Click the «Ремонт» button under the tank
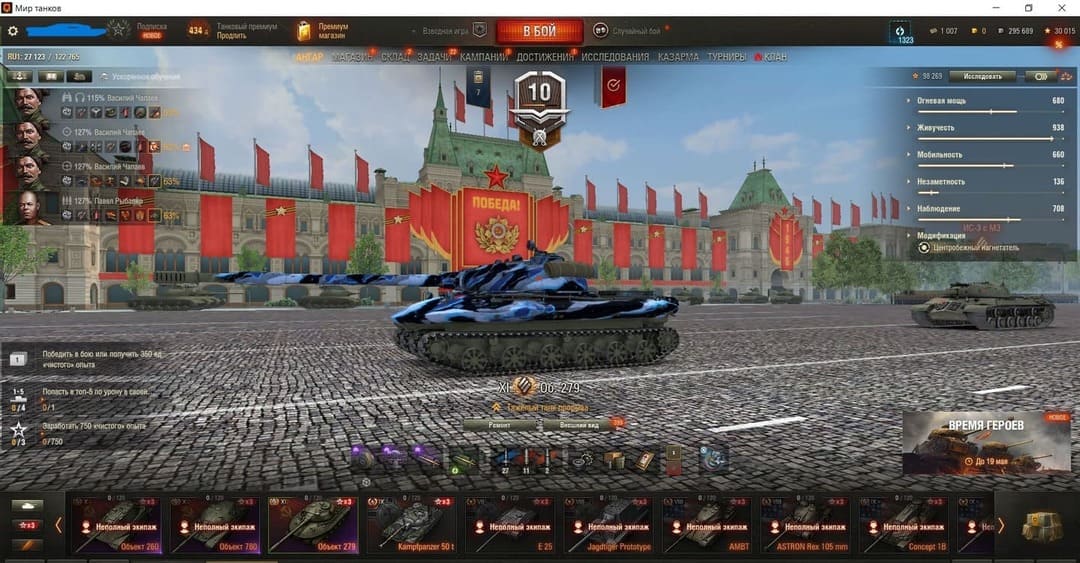This screenshot has height=563, width=1080. pyautogui.click(x=500, y=425)
